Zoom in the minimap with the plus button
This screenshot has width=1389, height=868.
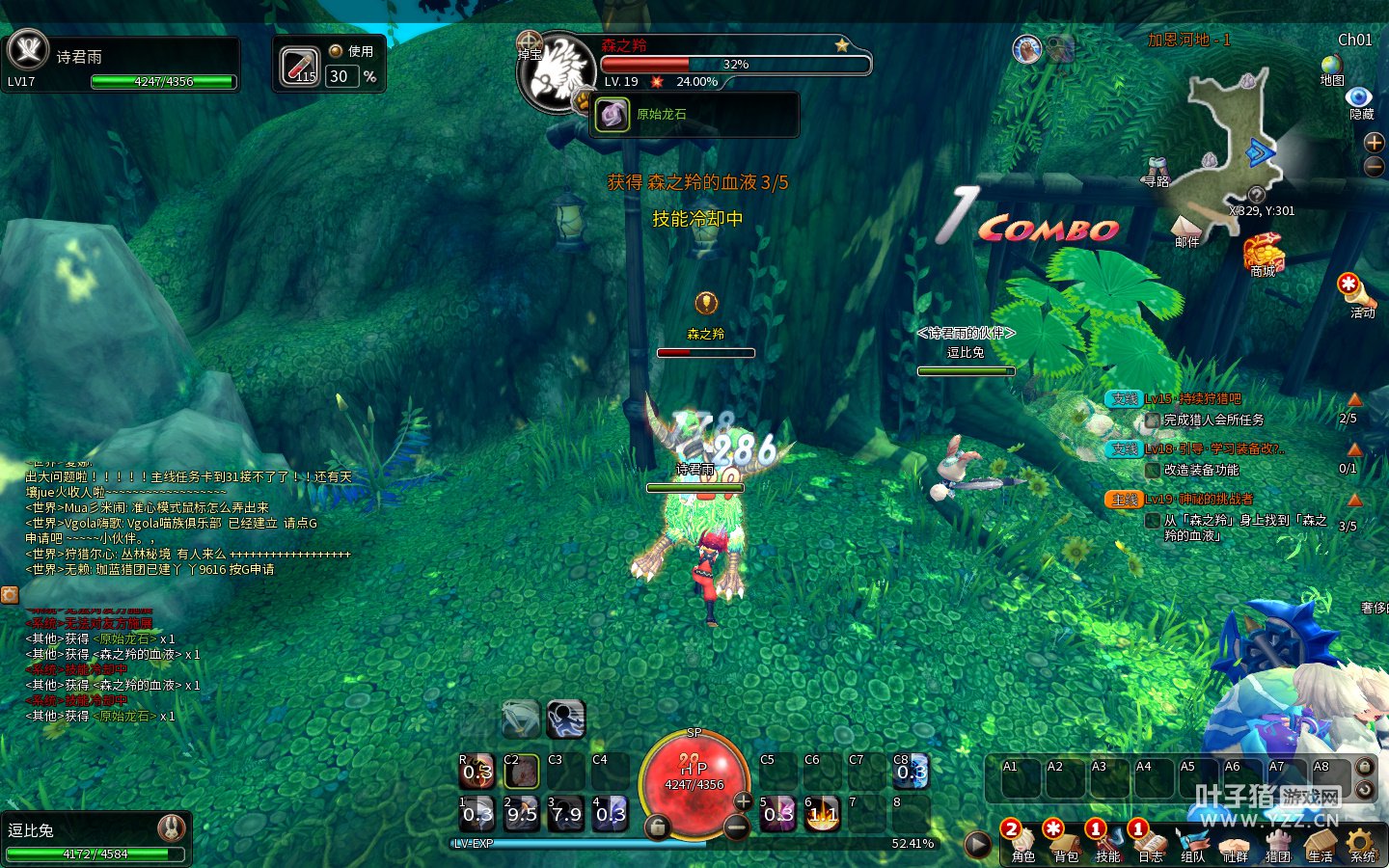[1375, 143]
